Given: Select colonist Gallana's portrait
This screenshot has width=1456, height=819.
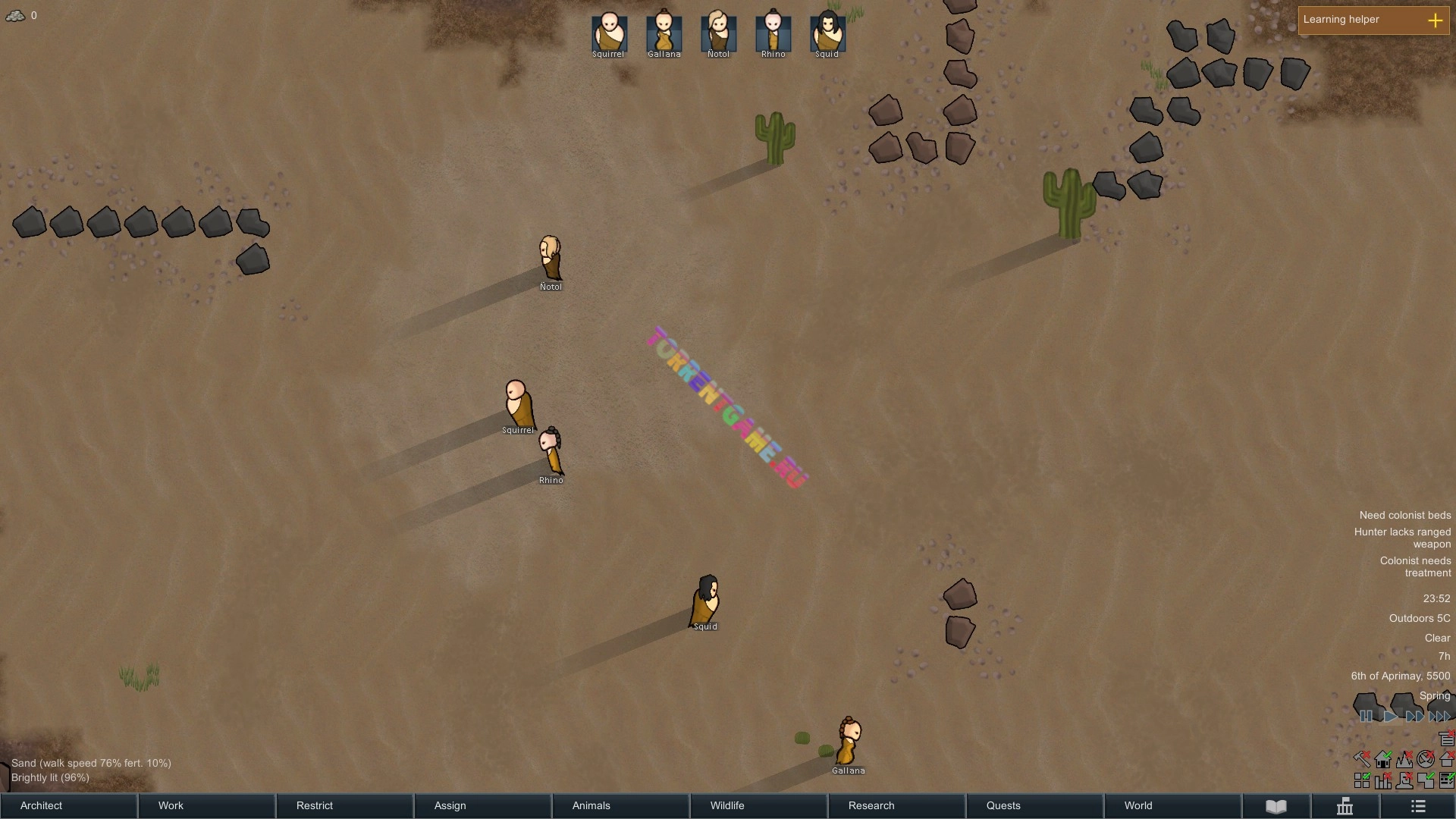Looking at the screenshot, I should [664, 32].
